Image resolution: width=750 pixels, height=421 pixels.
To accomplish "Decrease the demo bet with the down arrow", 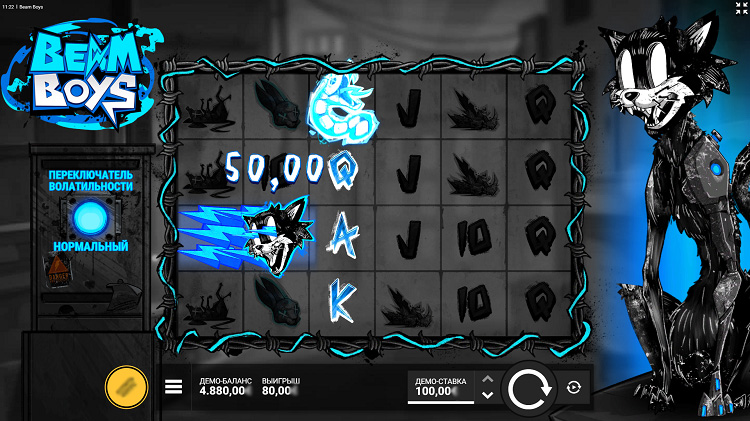I will click(487, 395).
